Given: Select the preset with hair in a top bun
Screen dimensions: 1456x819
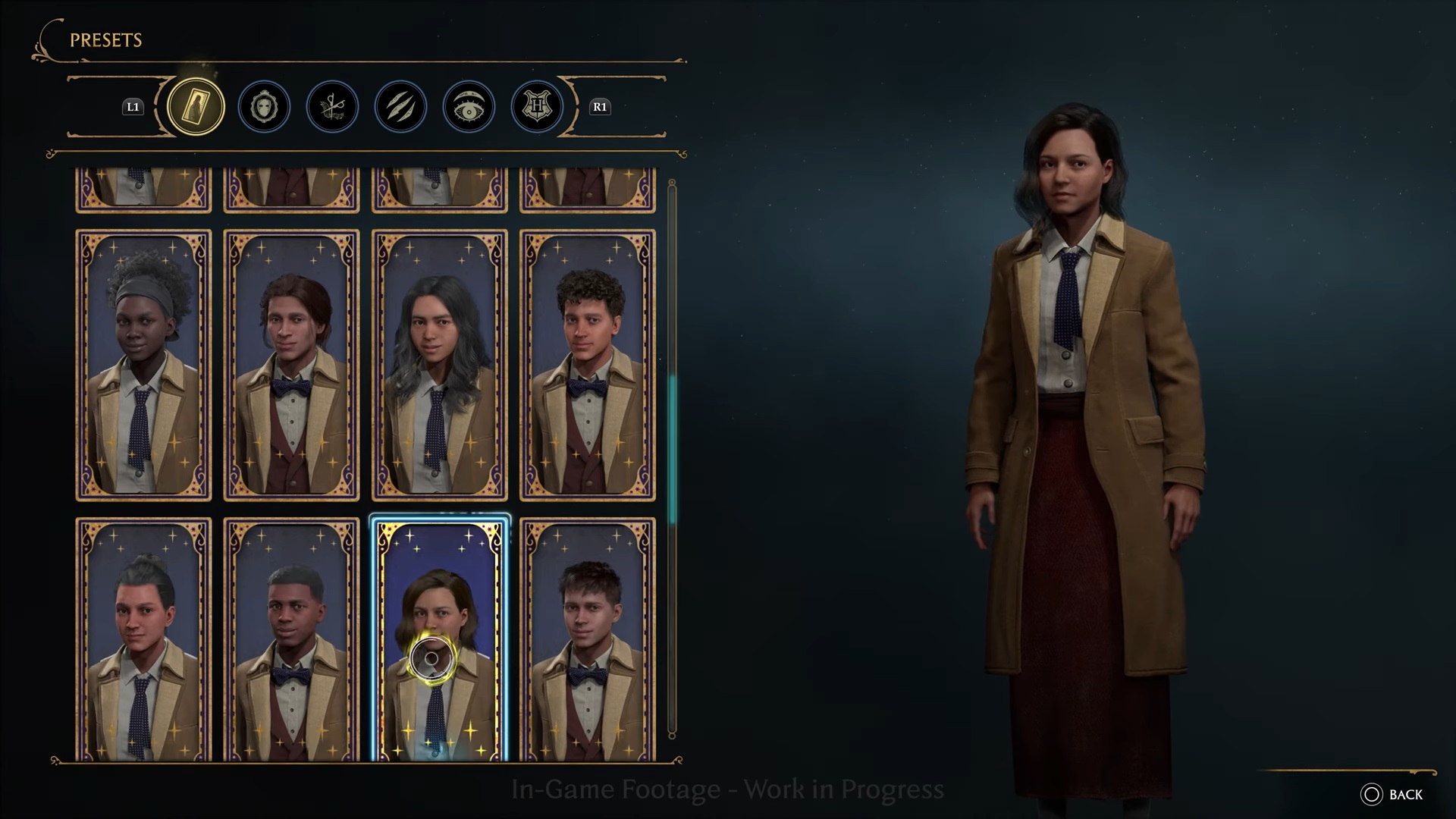Looking at the screenshot, I should point(143,639).
